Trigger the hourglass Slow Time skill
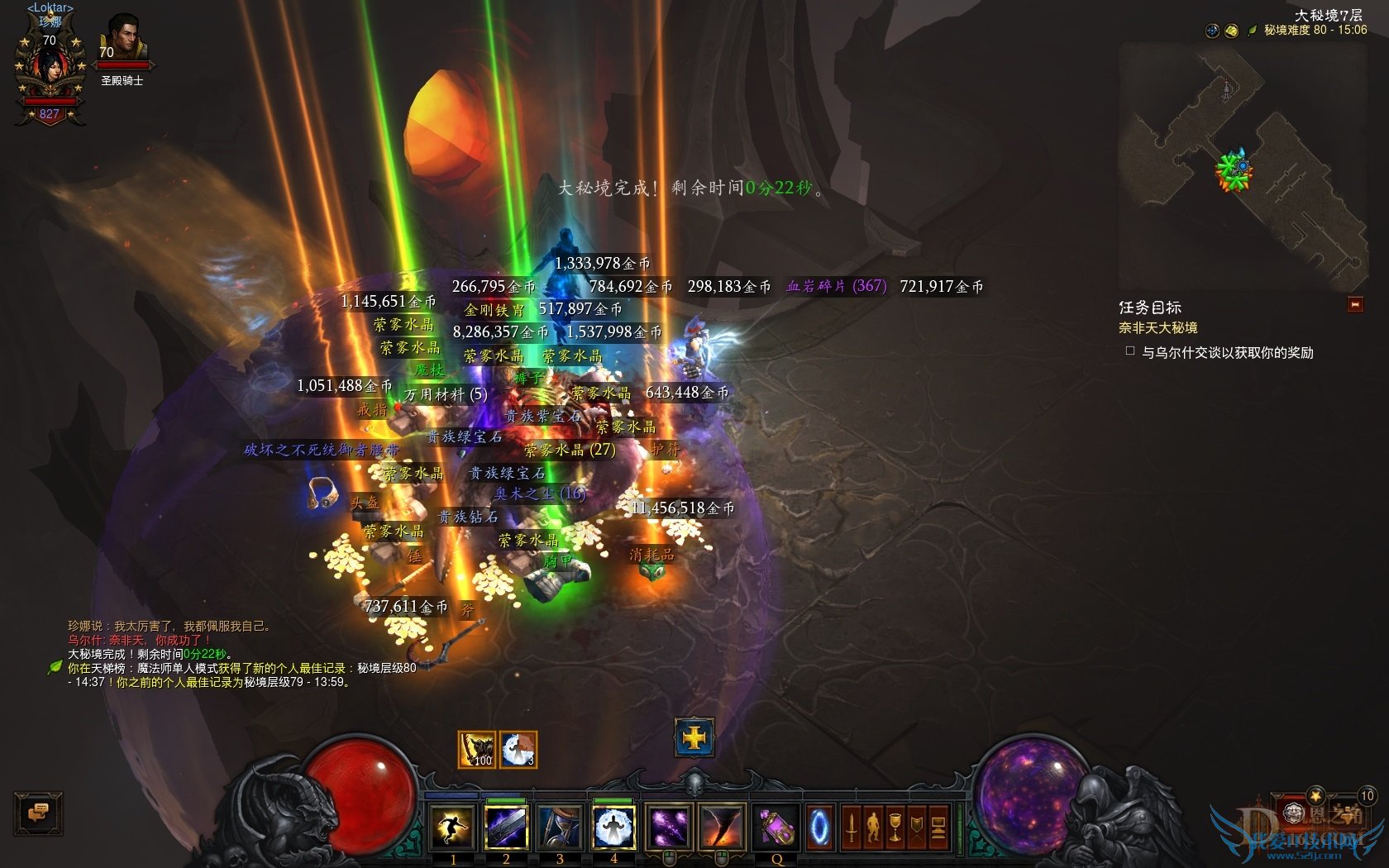 (x=560, y=827)
